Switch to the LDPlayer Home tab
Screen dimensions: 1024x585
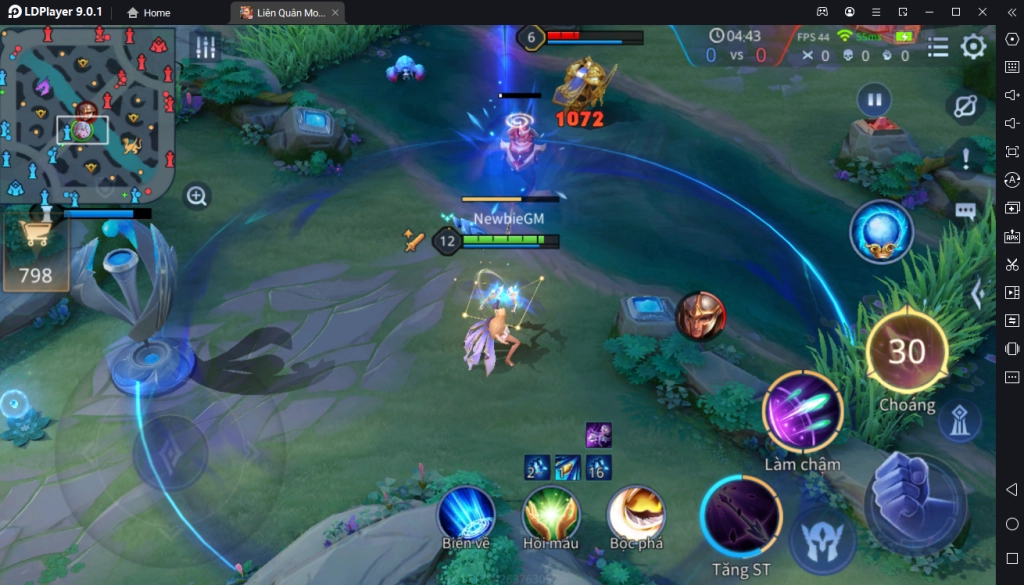[149, 13]
